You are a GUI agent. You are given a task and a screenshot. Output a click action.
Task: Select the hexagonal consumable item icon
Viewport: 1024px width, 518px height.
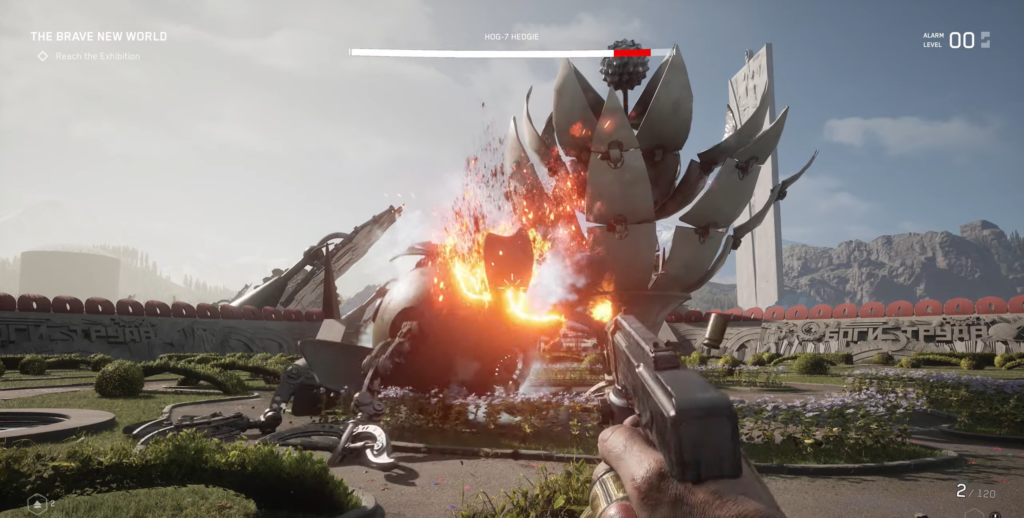pos(38,501)
